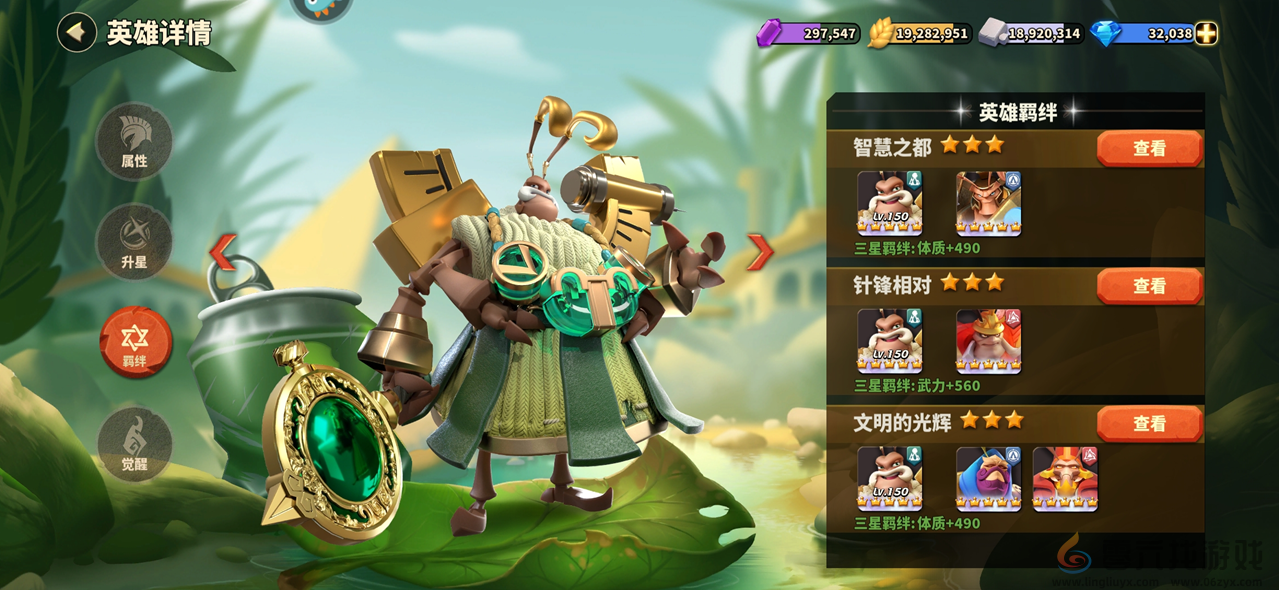Select the red crowned hero portrait in 针锋相对
The height and width of the screenshot is (590, 1279).
(x=988, y=341)
